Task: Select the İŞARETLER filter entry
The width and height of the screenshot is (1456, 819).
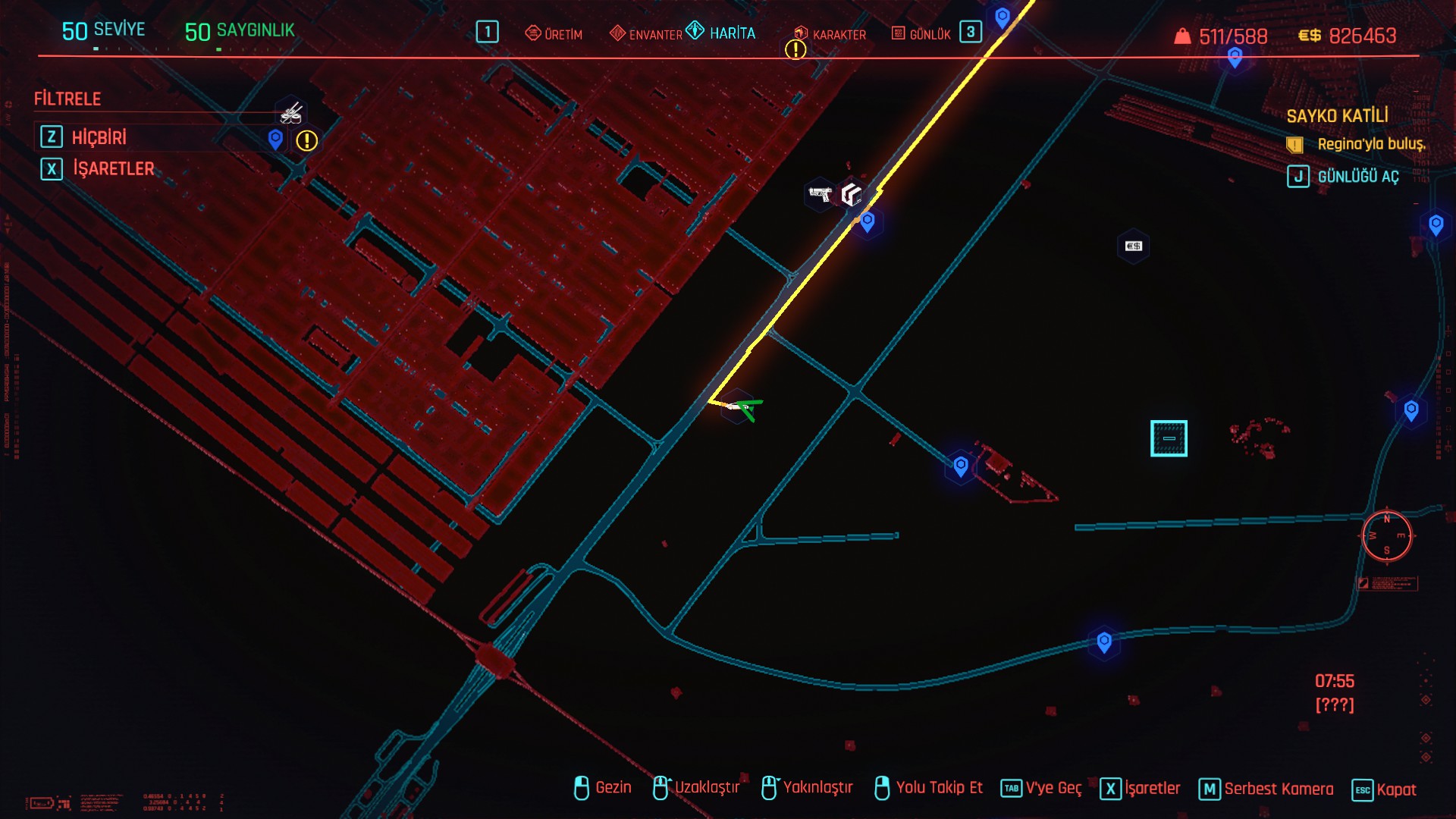Action: click(113, 168)
